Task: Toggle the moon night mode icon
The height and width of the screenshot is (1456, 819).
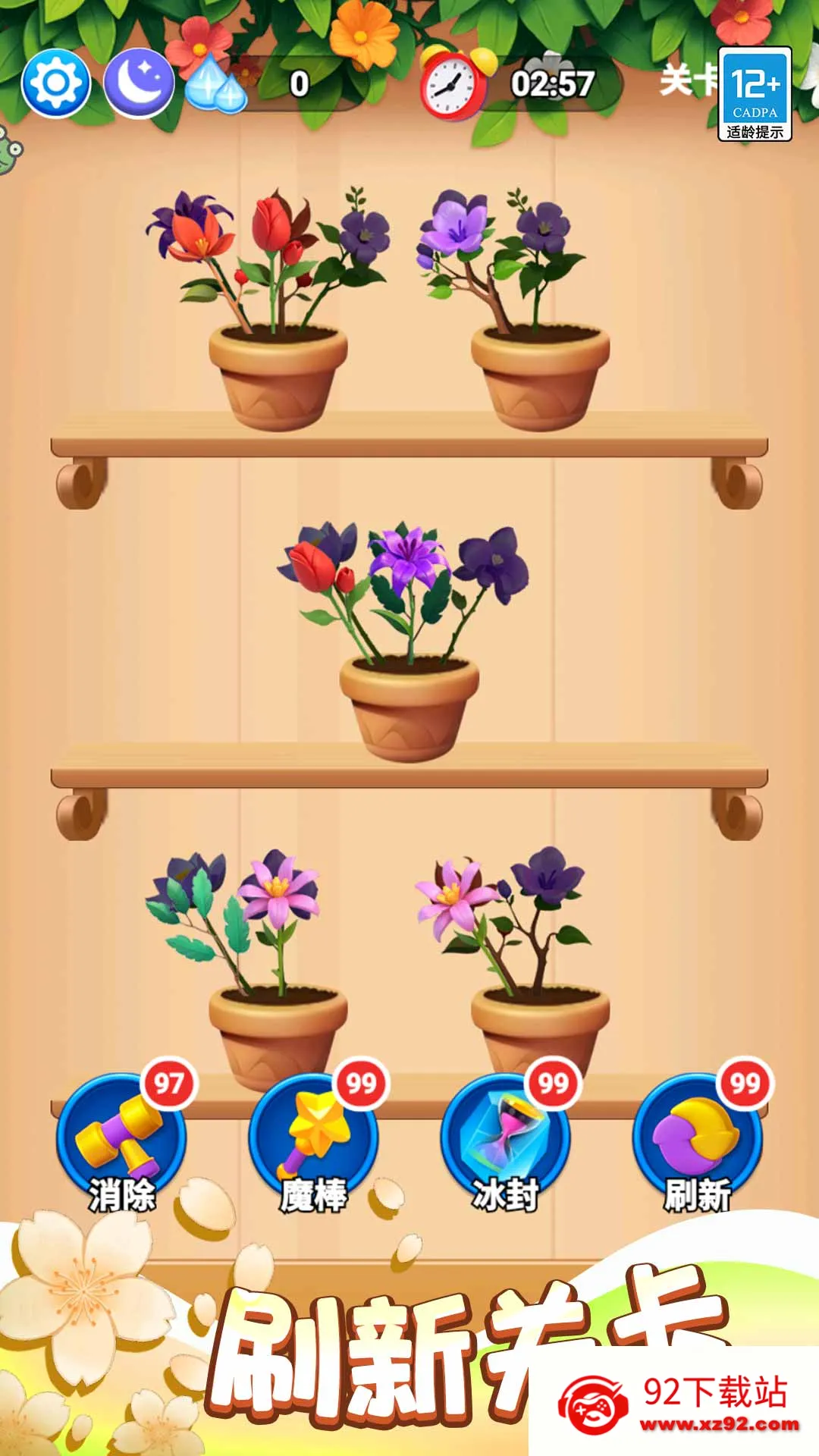Action: tap(138, 83)
